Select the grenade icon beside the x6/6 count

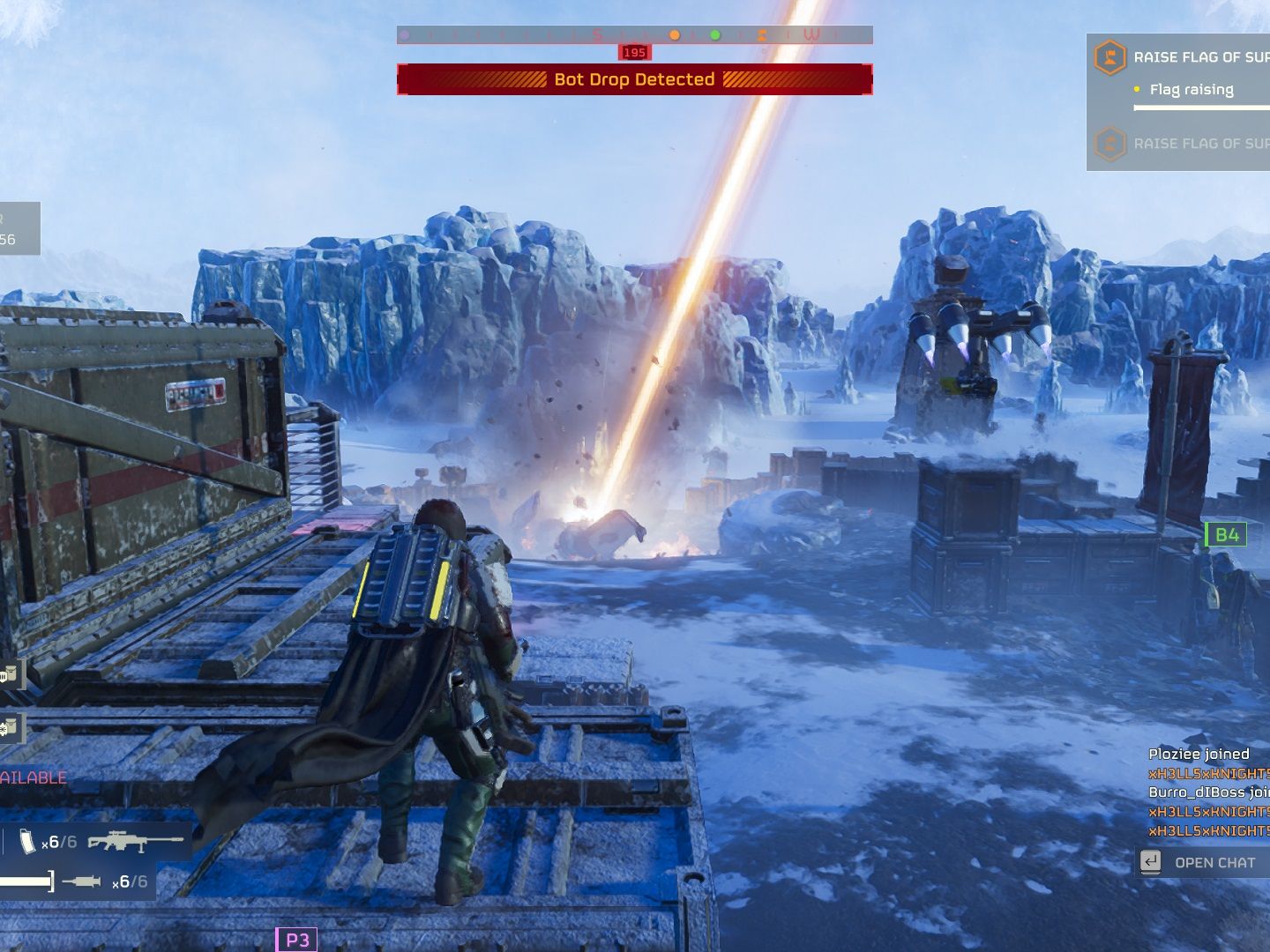[x=82, y=881]
